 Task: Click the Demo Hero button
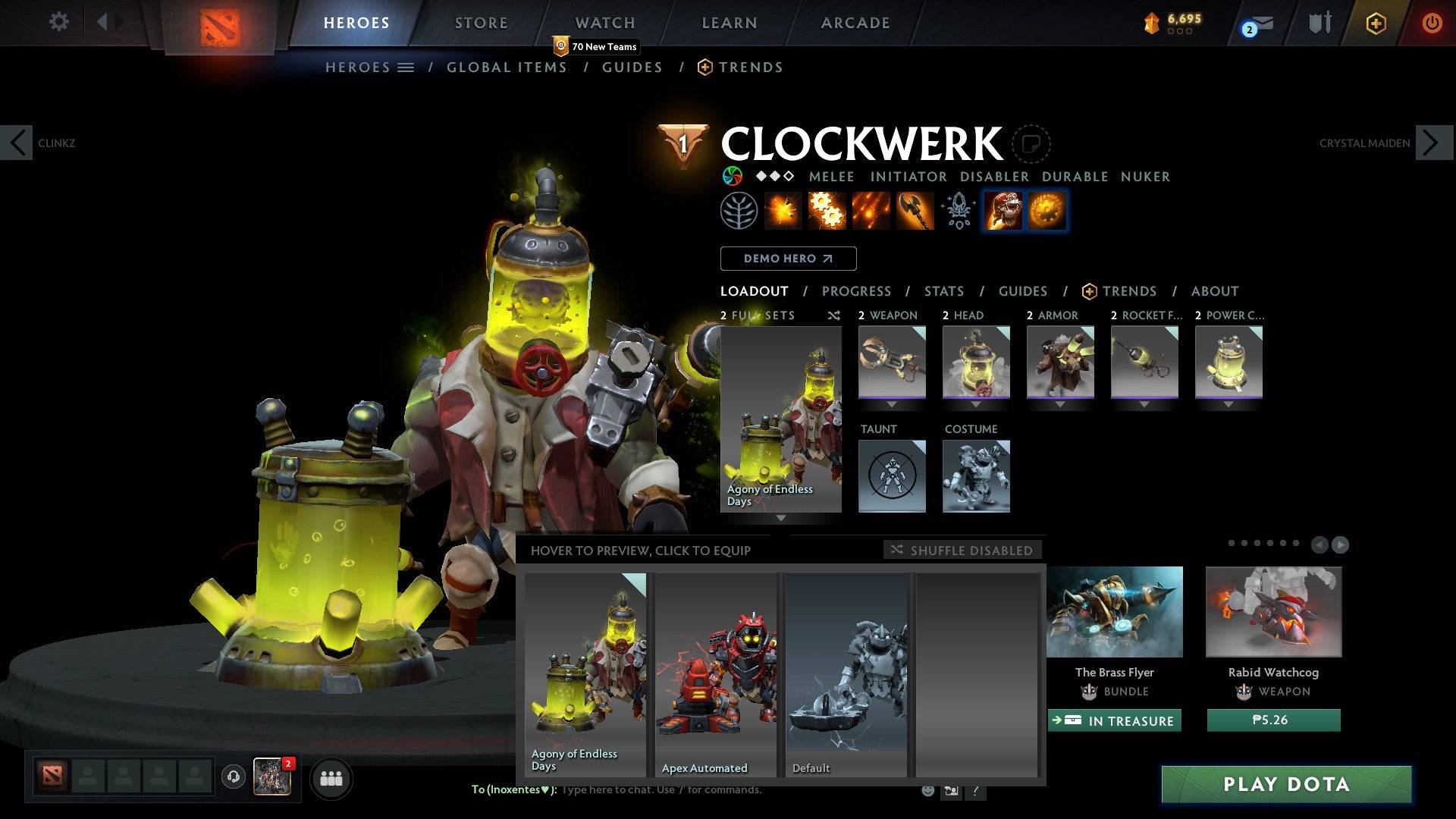point(789,258)
